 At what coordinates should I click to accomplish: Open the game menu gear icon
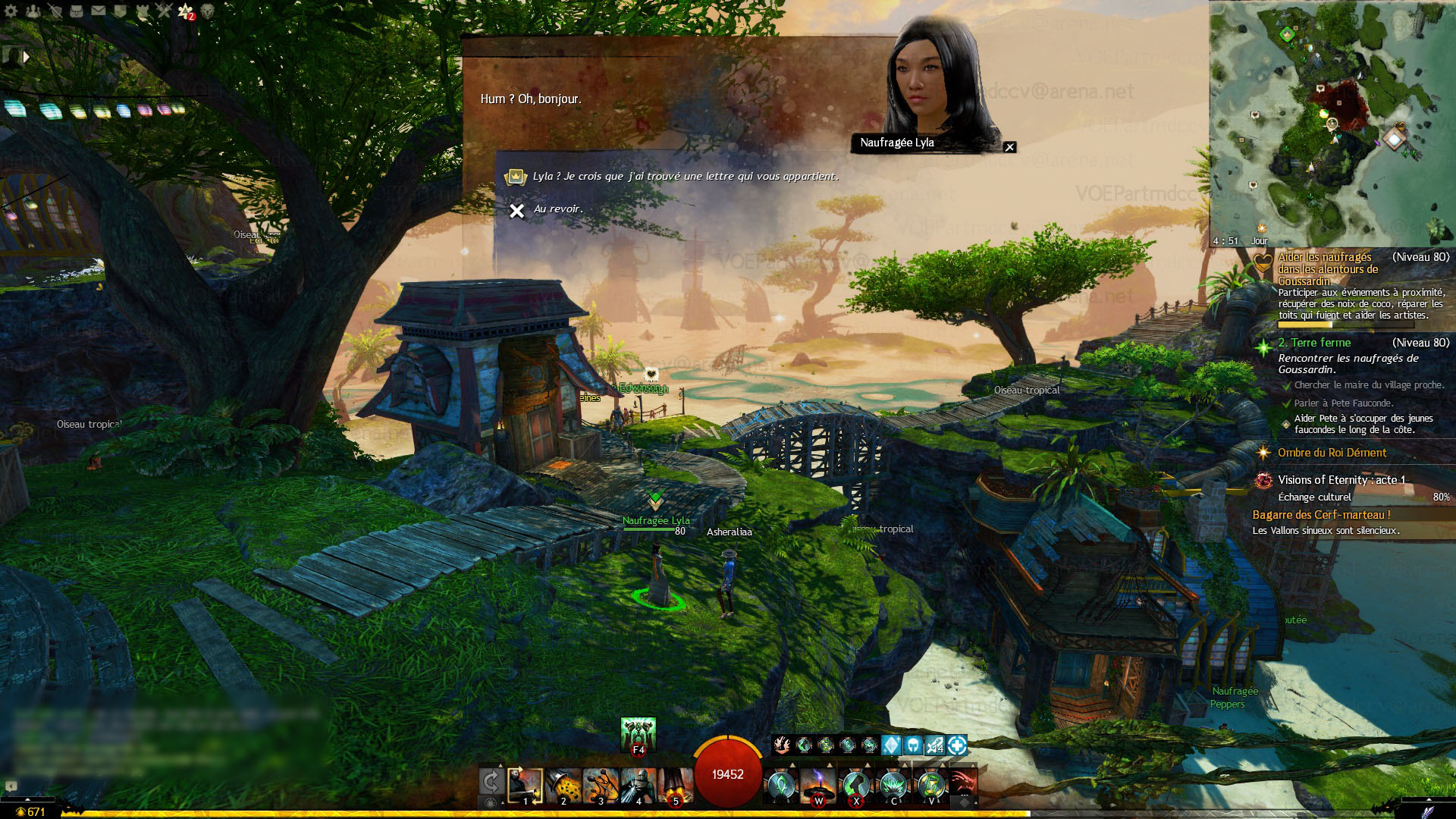tap(11, 11)
